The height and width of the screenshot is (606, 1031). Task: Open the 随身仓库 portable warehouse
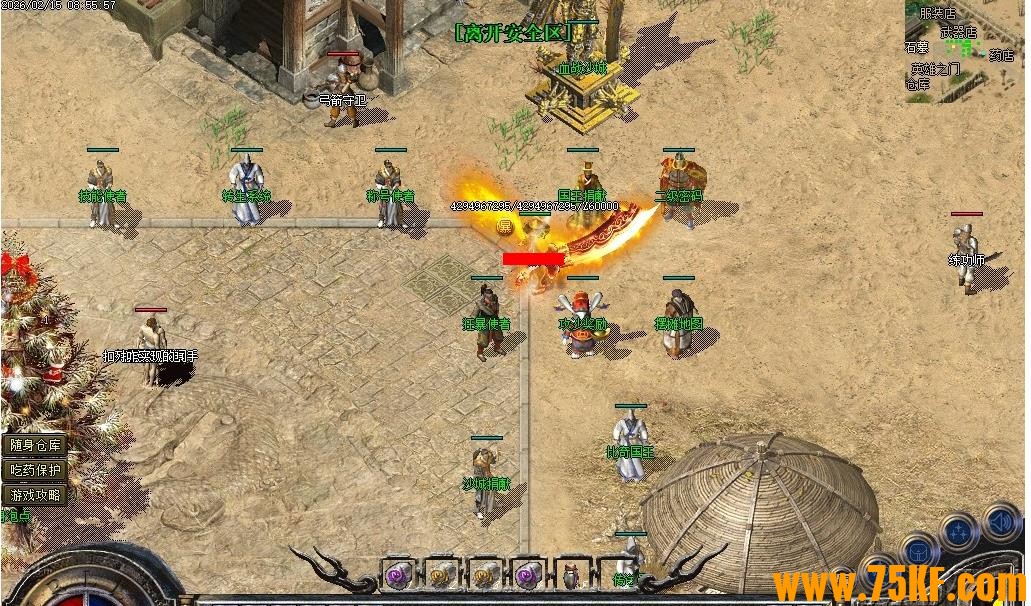[x=35, y=445]
